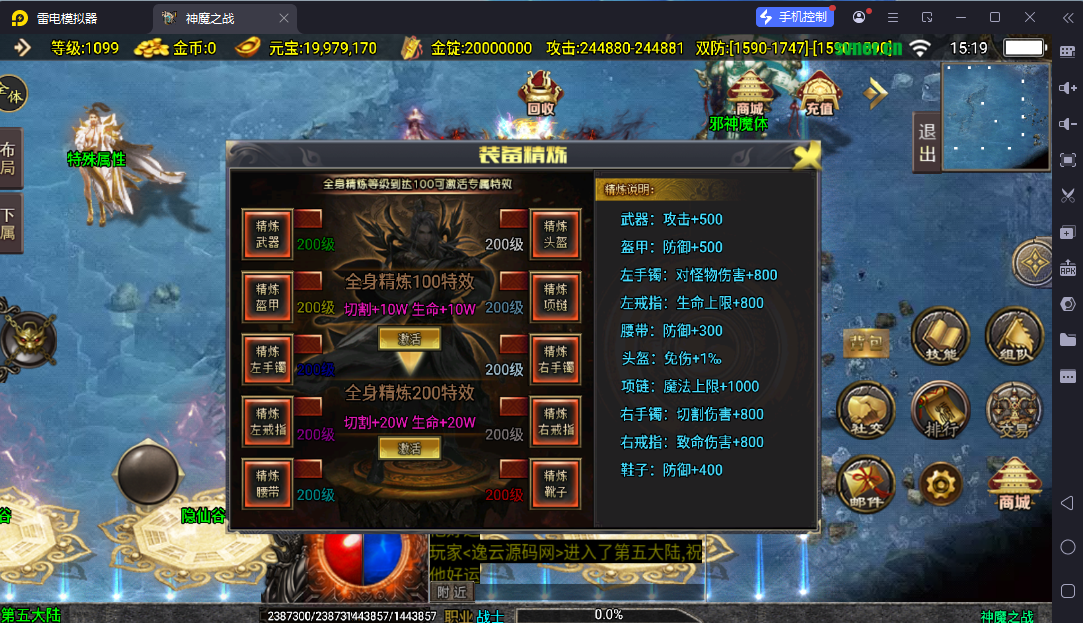This screenshot has height=623, width=1083.
Task: Open the 邮件 mail icon
Action: point(865,486)
